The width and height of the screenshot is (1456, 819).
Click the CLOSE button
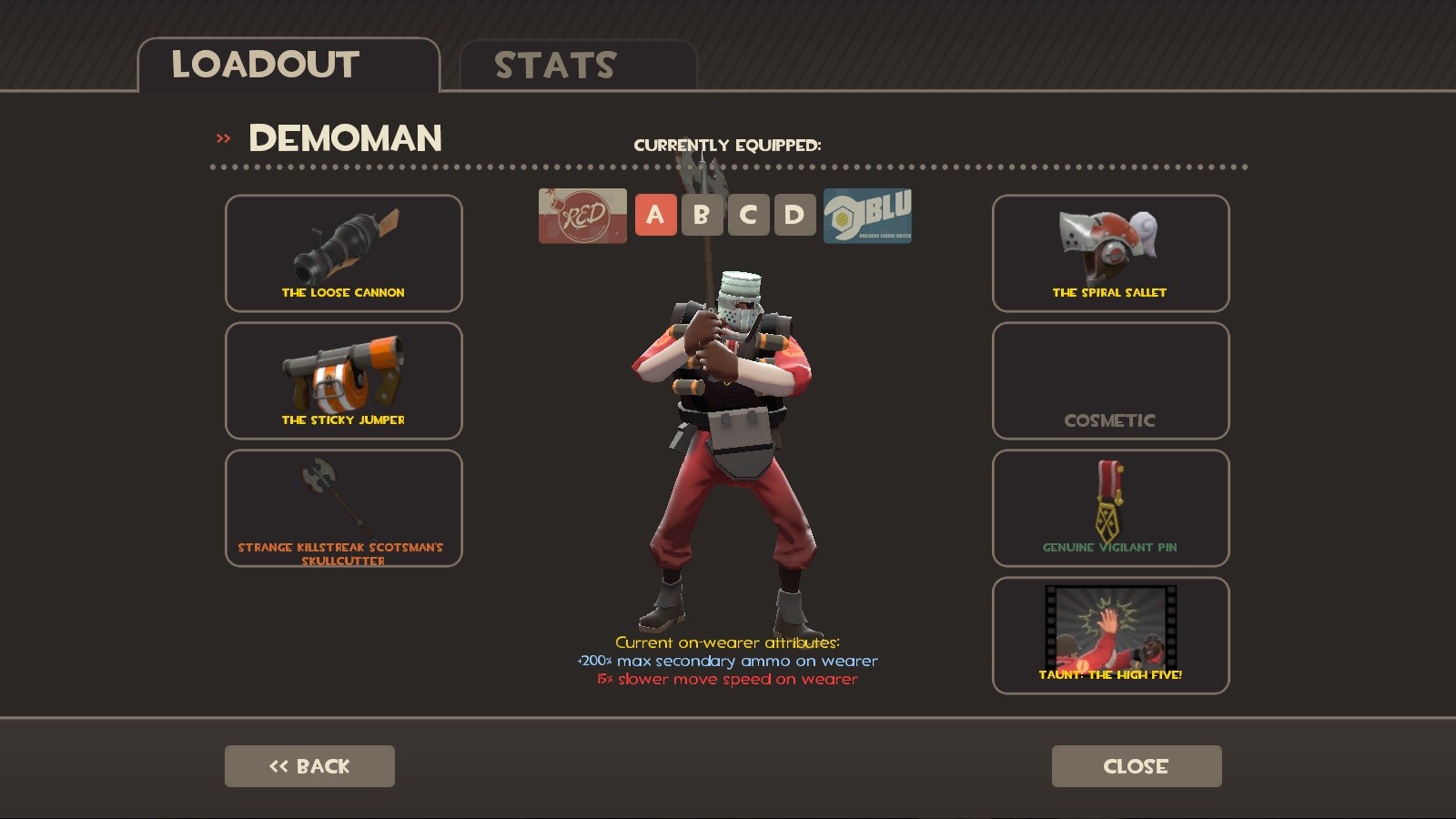pos(1137,765)
